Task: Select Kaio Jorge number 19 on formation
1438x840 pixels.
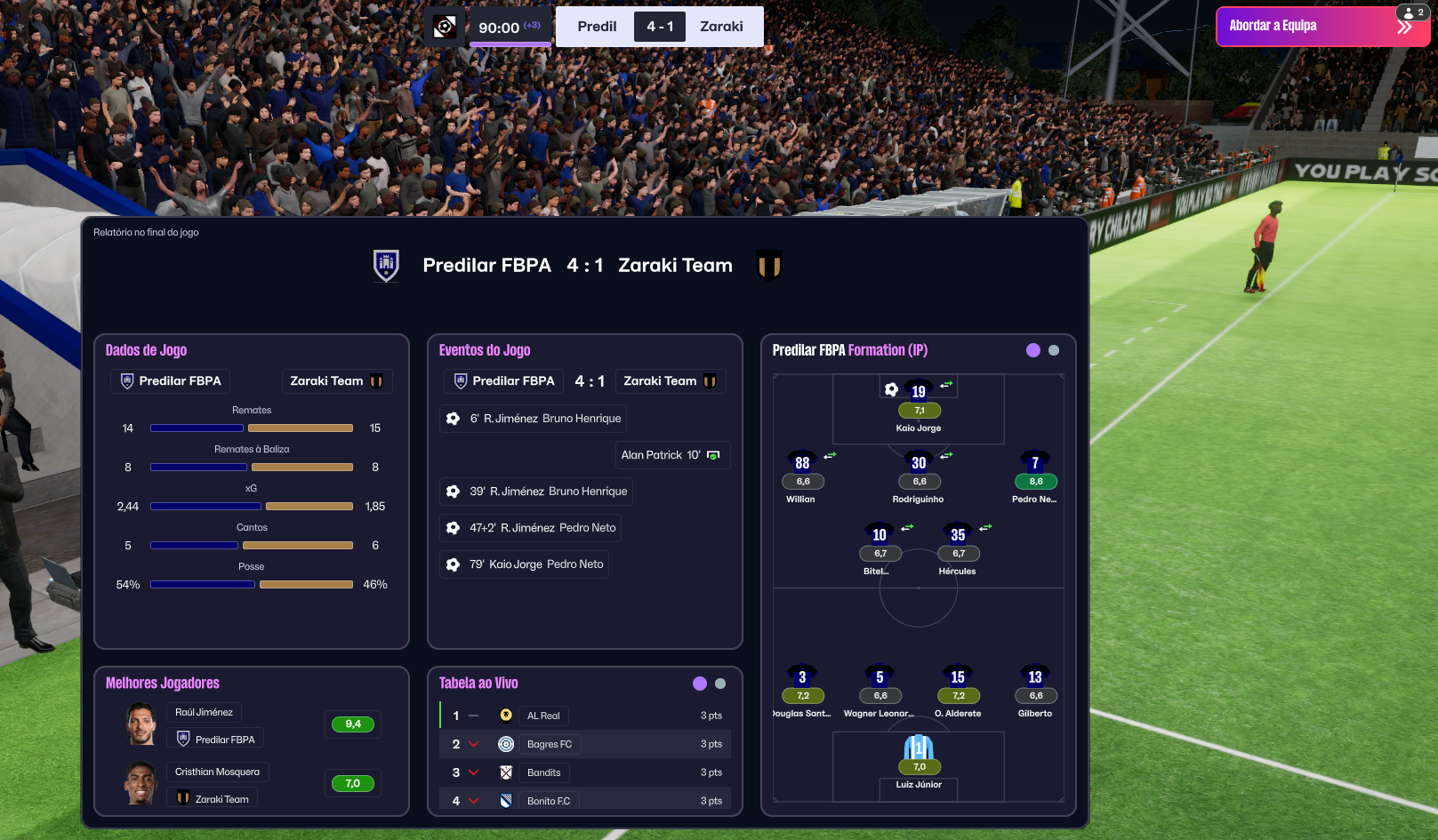Action: pyautogui.click(x=919, y=392)
